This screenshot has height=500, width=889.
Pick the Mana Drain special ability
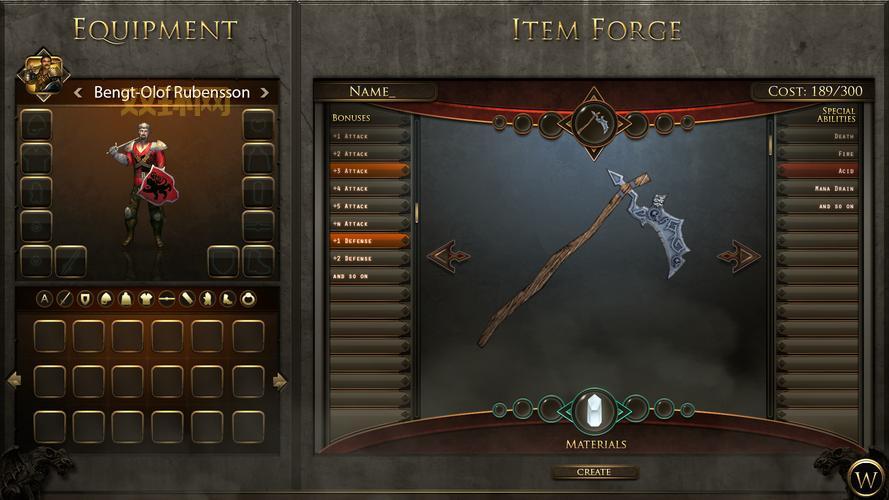point(819,188)
